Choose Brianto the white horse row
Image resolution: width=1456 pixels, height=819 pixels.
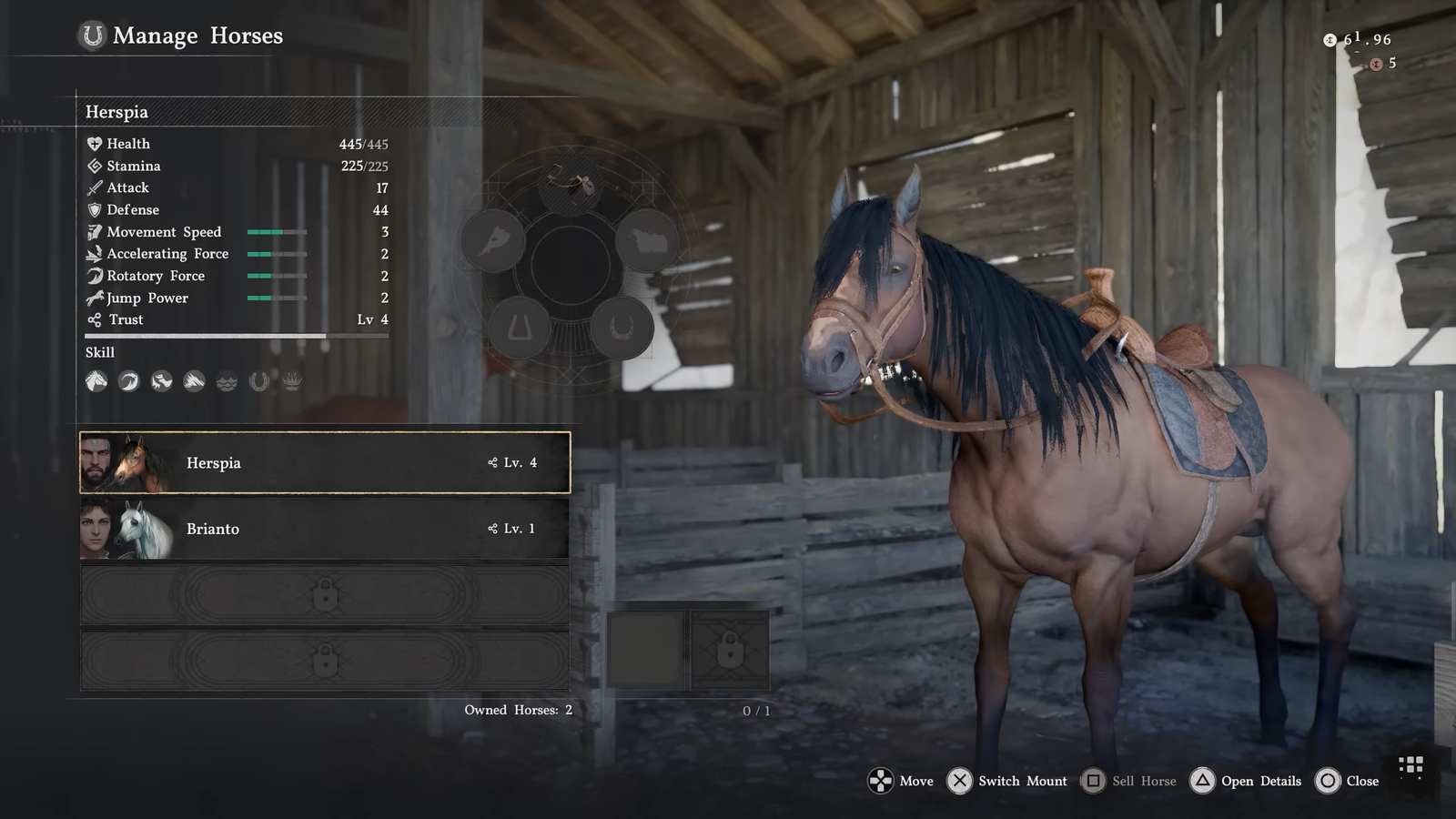[x=325, y=529]
